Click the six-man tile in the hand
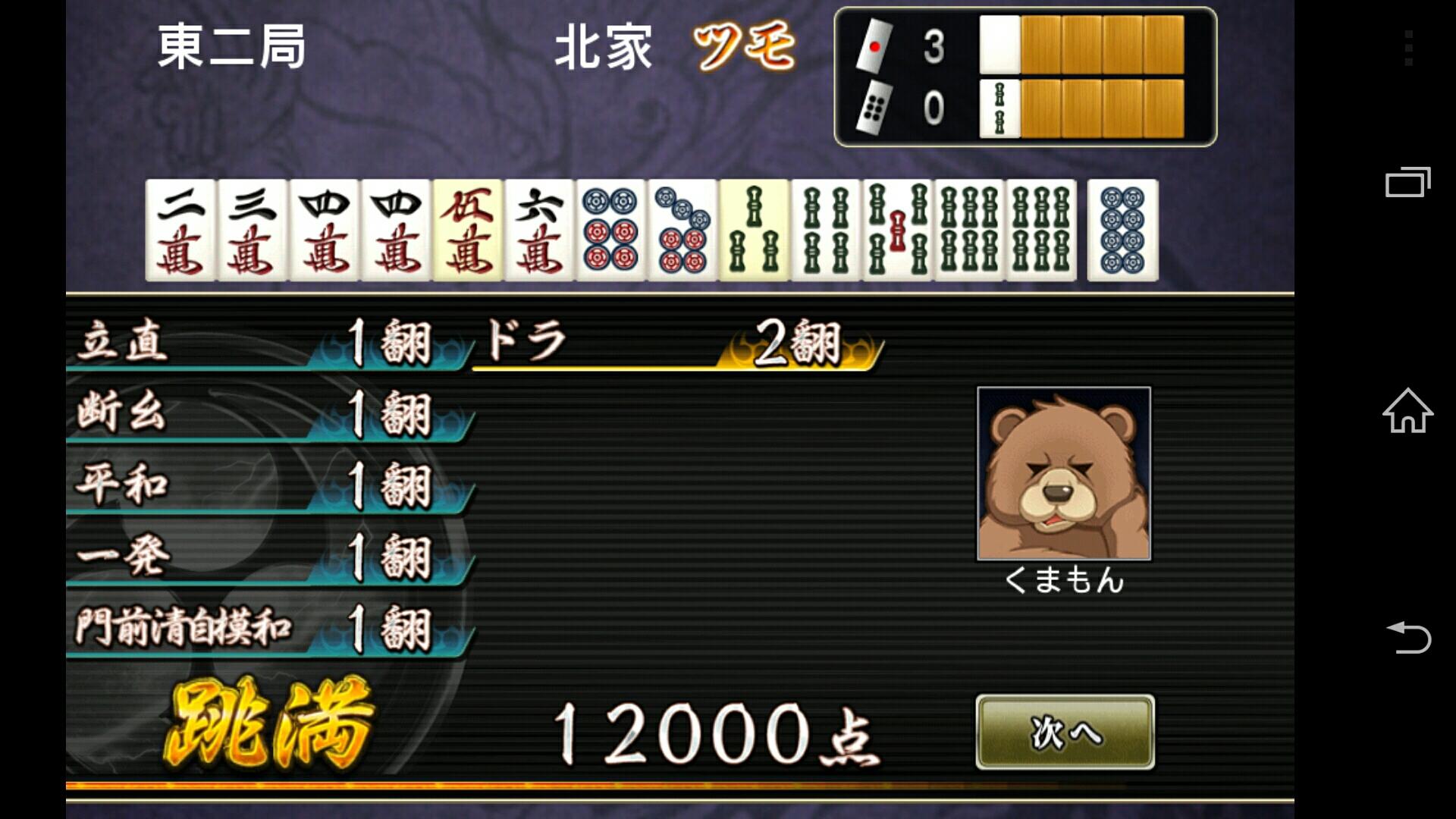Viewport: 1456px width, 819px height. (540, 231)
